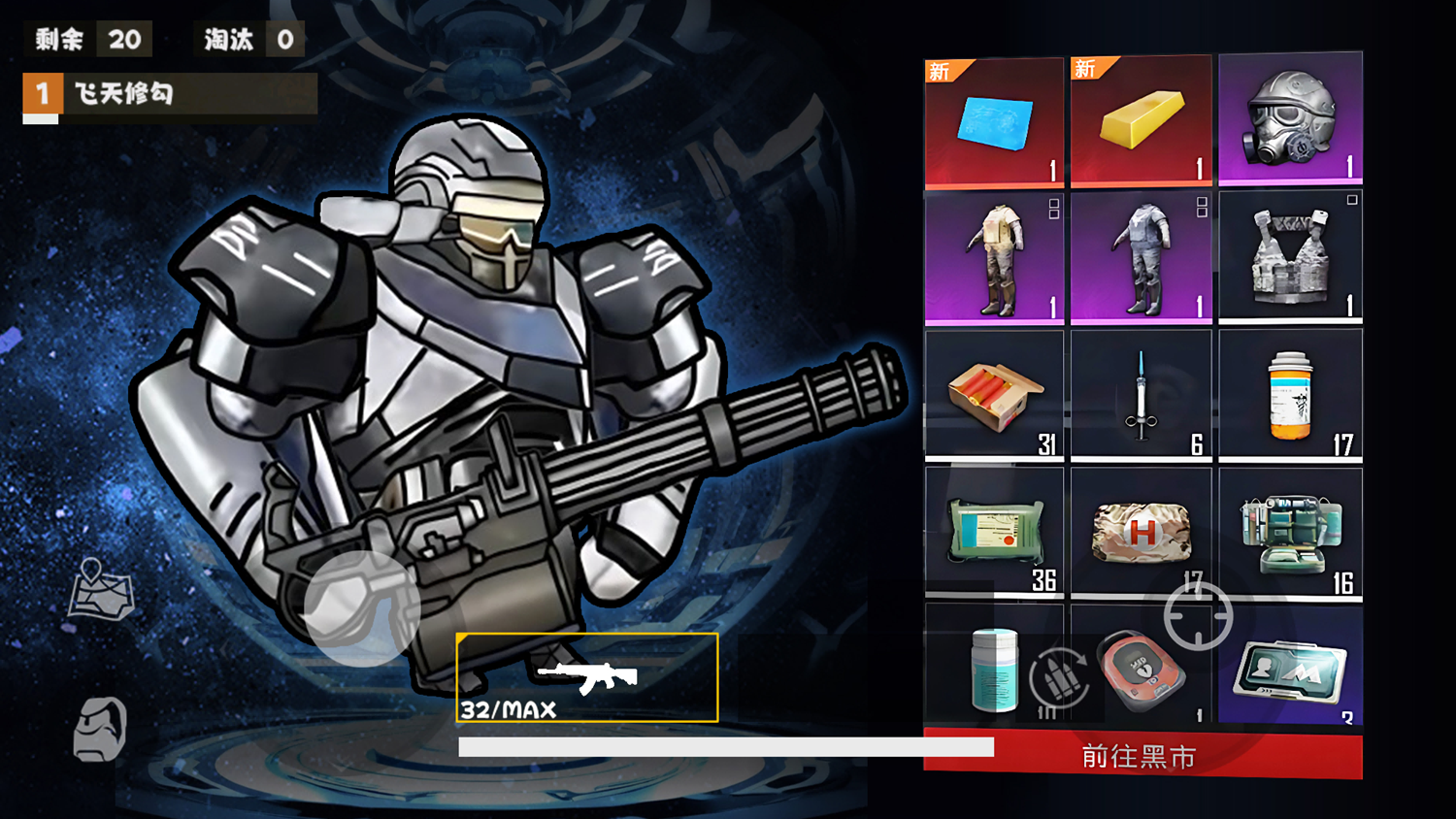1456x819 pixels.
Task: Select the red defibrillator device
Action: click(x=1143, y=670)
